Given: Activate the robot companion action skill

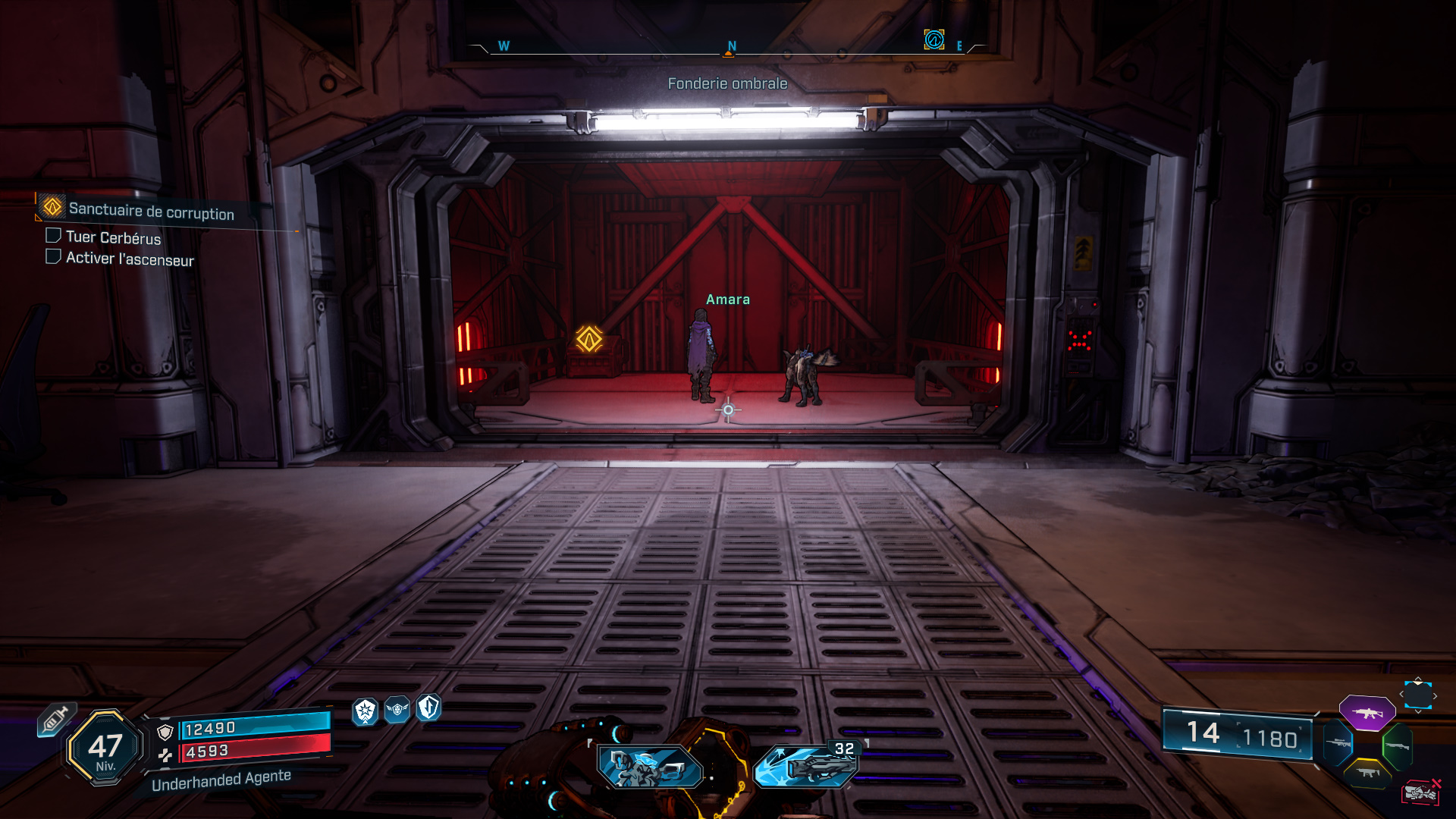Looking at the screenshot, I should (648, 767).
